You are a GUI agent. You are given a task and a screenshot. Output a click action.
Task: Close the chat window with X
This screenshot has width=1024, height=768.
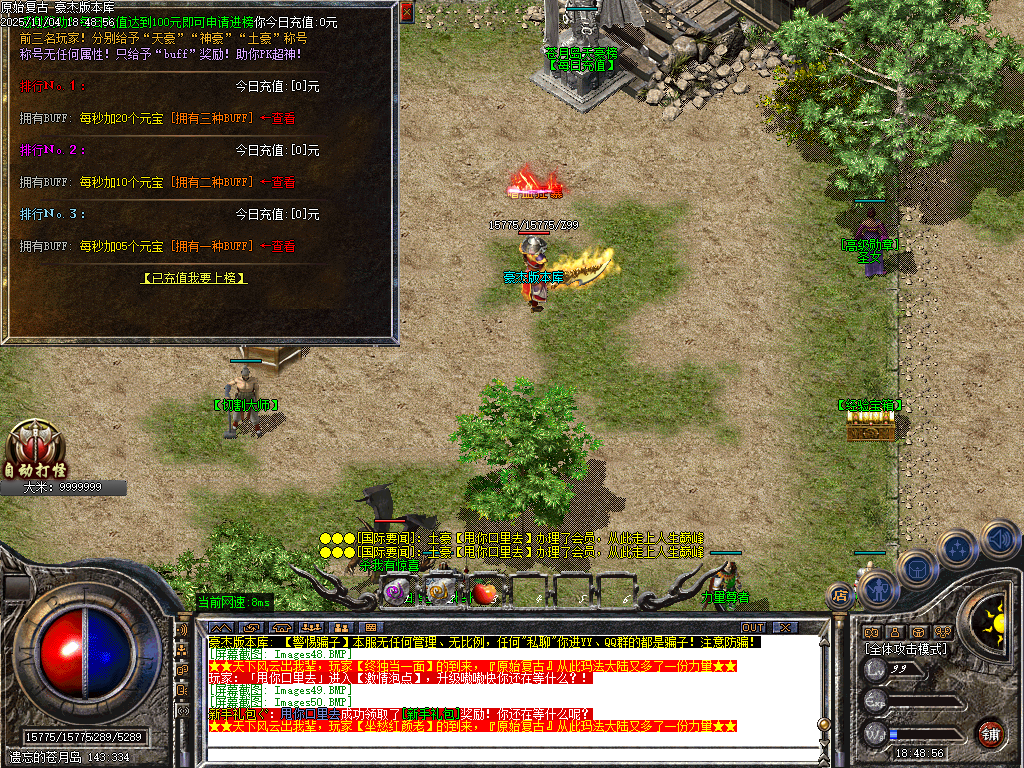point(785,627)
